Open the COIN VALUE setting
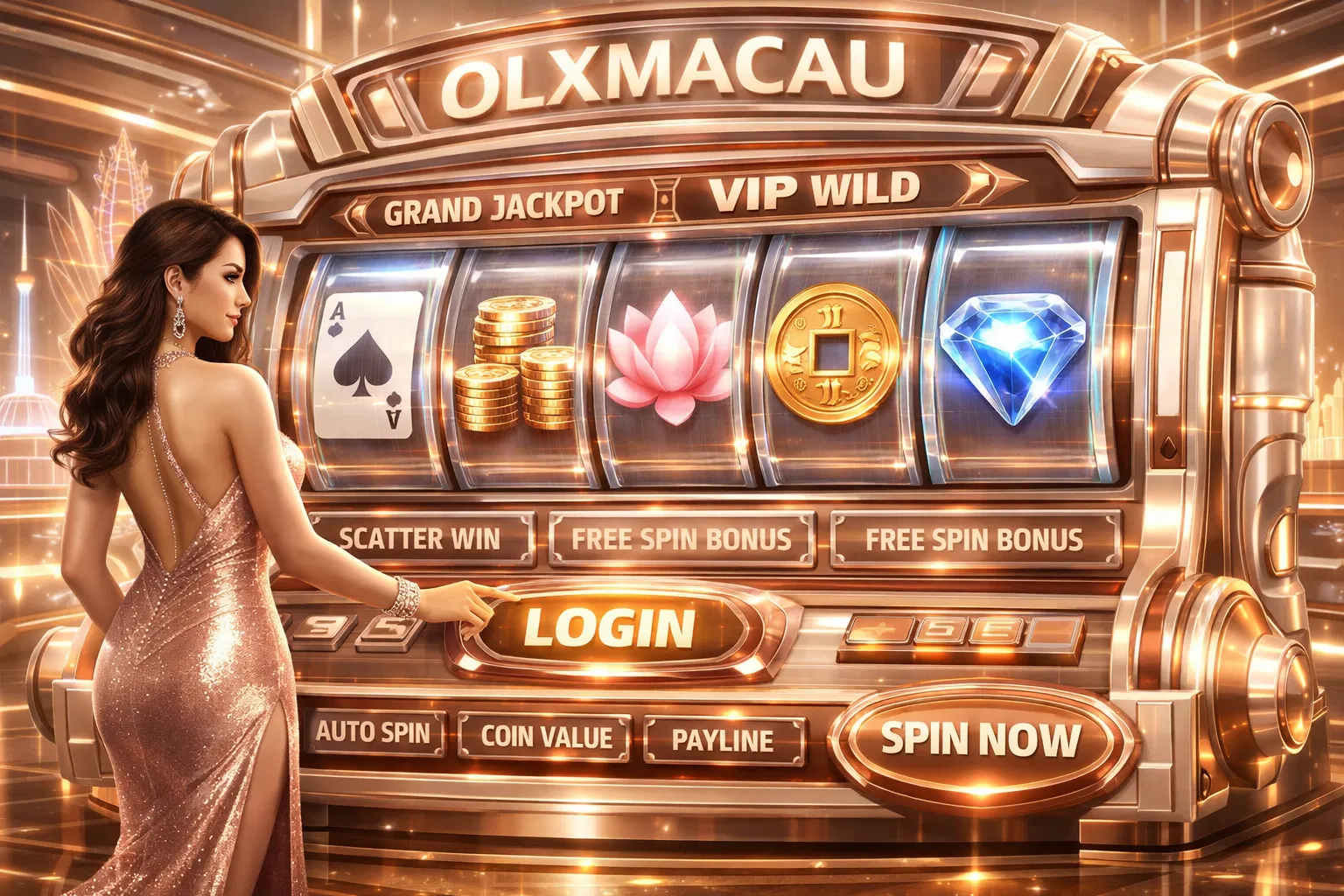1344x896 pixels. click(546, 738)
